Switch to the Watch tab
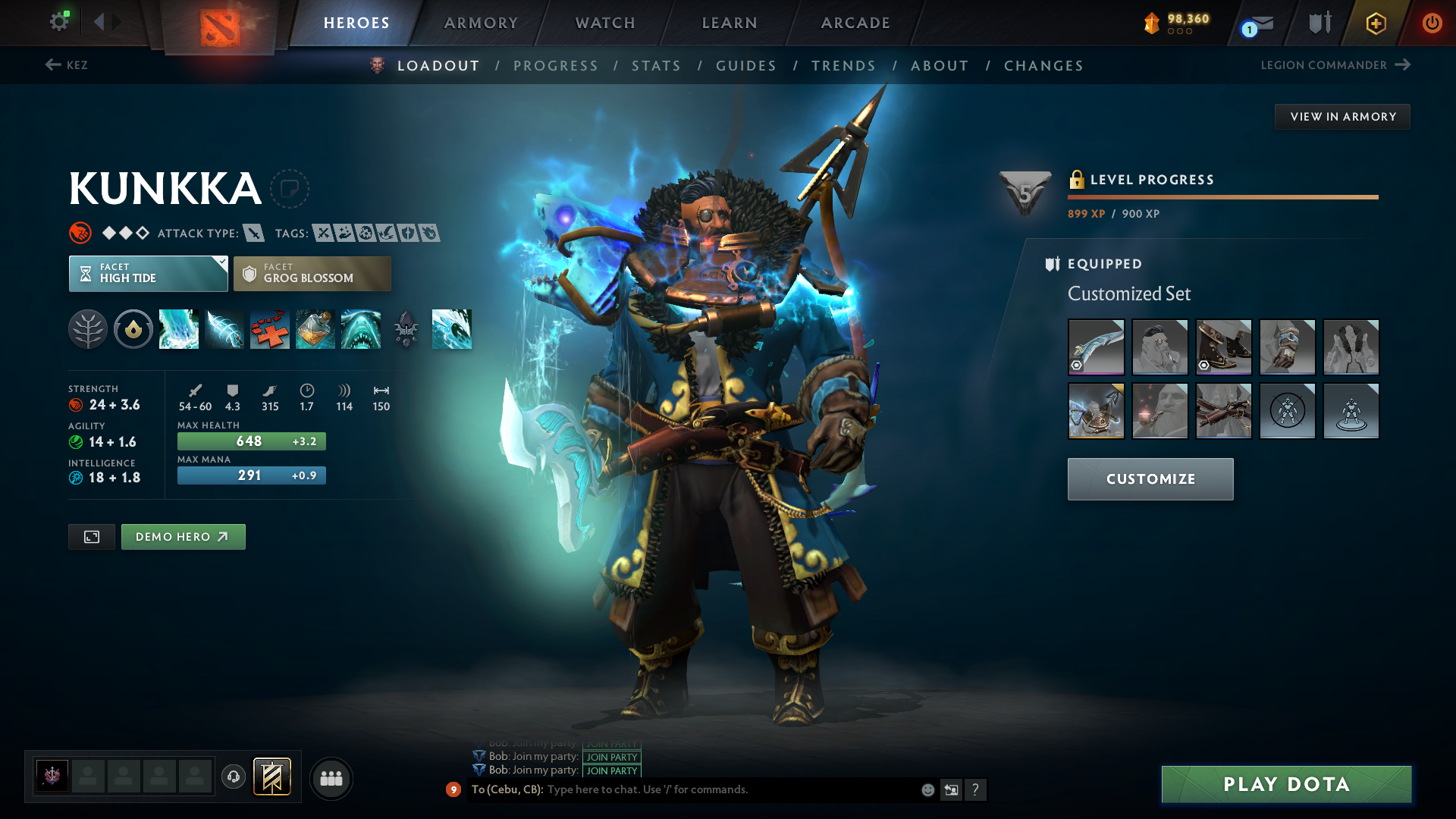The width and height of the screenshot is (1456, 819). (x=605, y=23)
